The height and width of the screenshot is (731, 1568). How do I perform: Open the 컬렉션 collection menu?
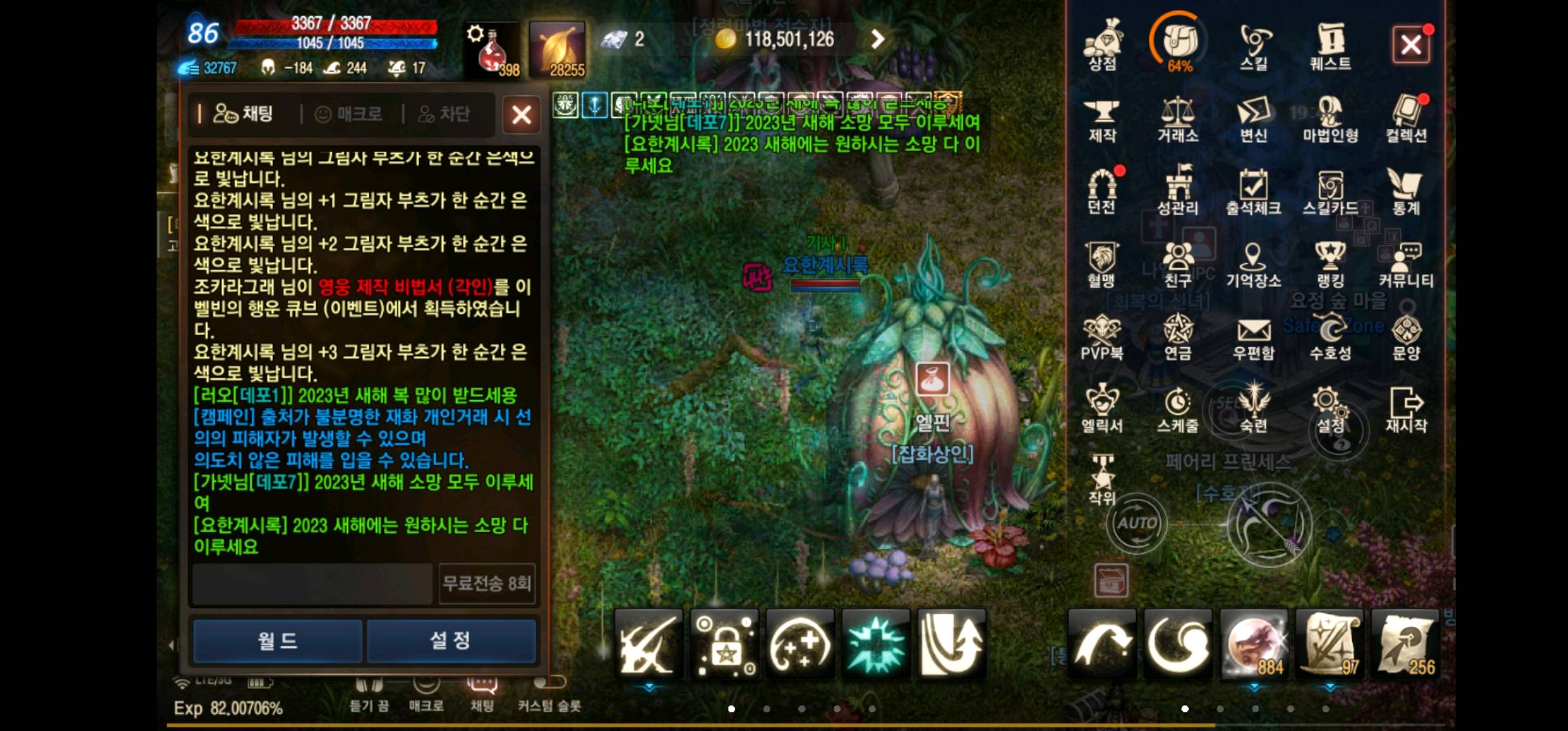[1405, 122]
